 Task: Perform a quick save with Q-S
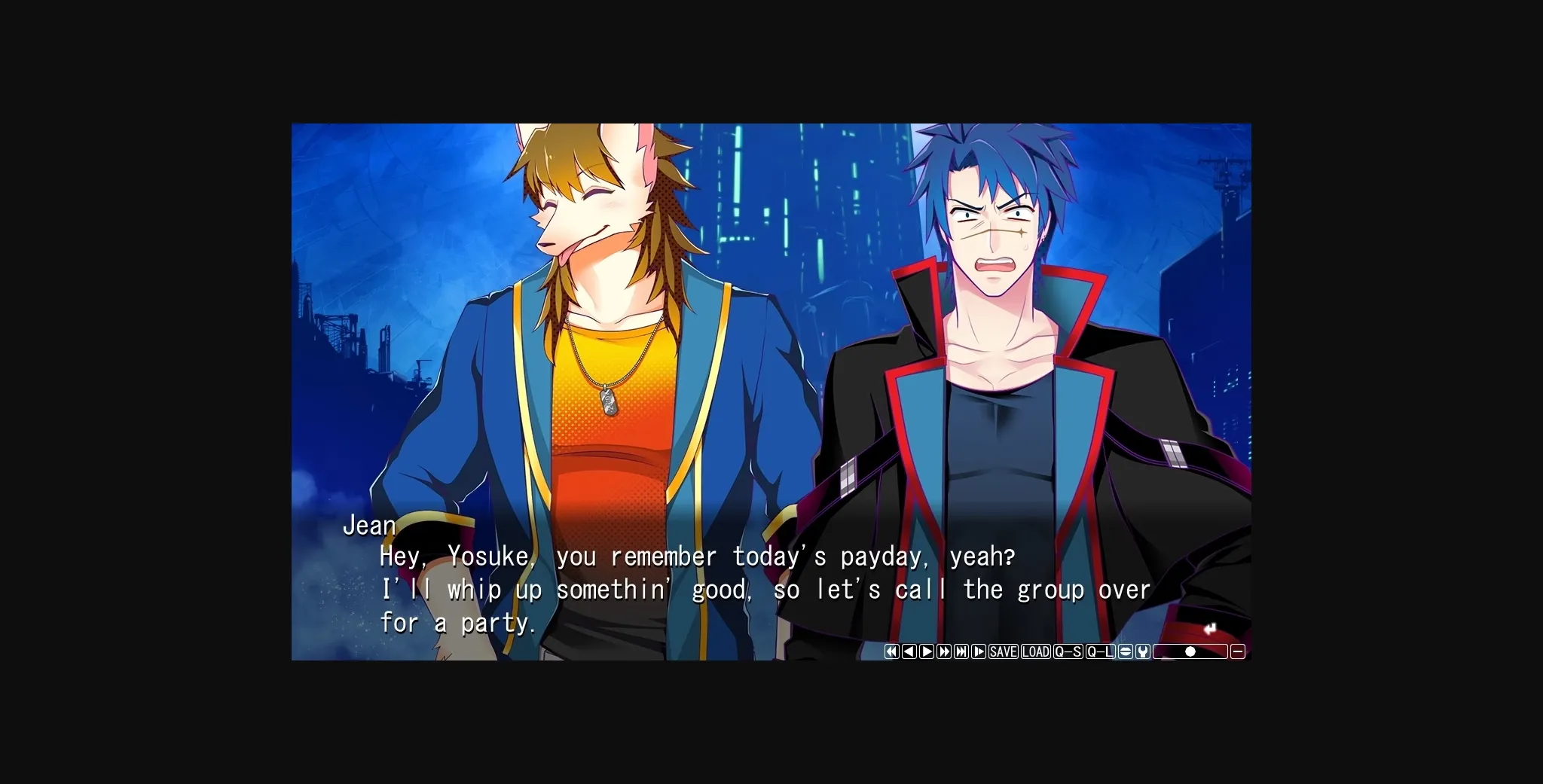1069,651
